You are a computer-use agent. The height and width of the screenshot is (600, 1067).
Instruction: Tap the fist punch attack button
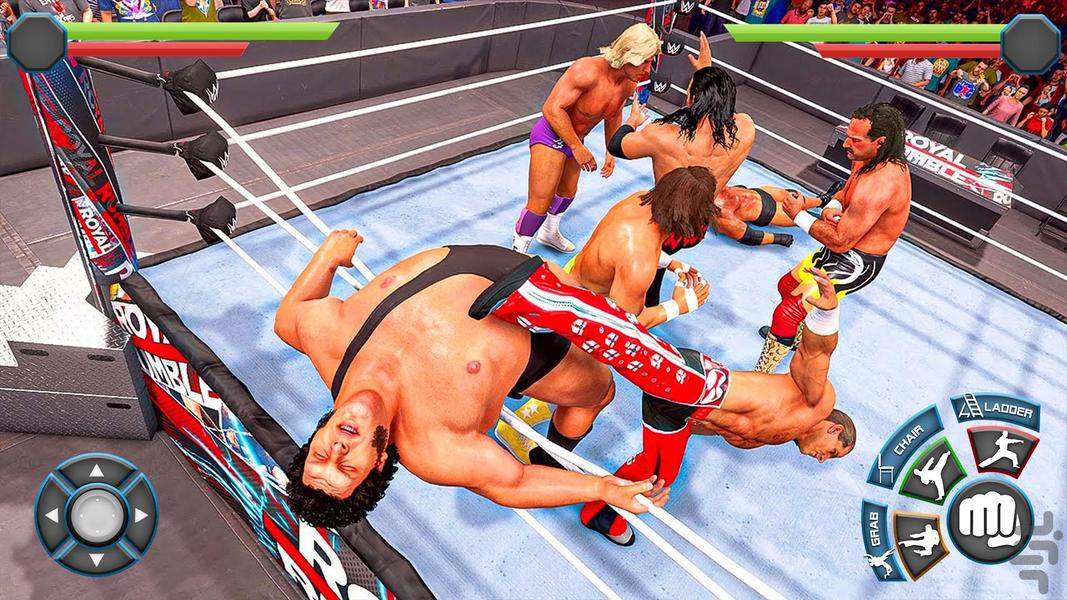(x=989, y=519)
